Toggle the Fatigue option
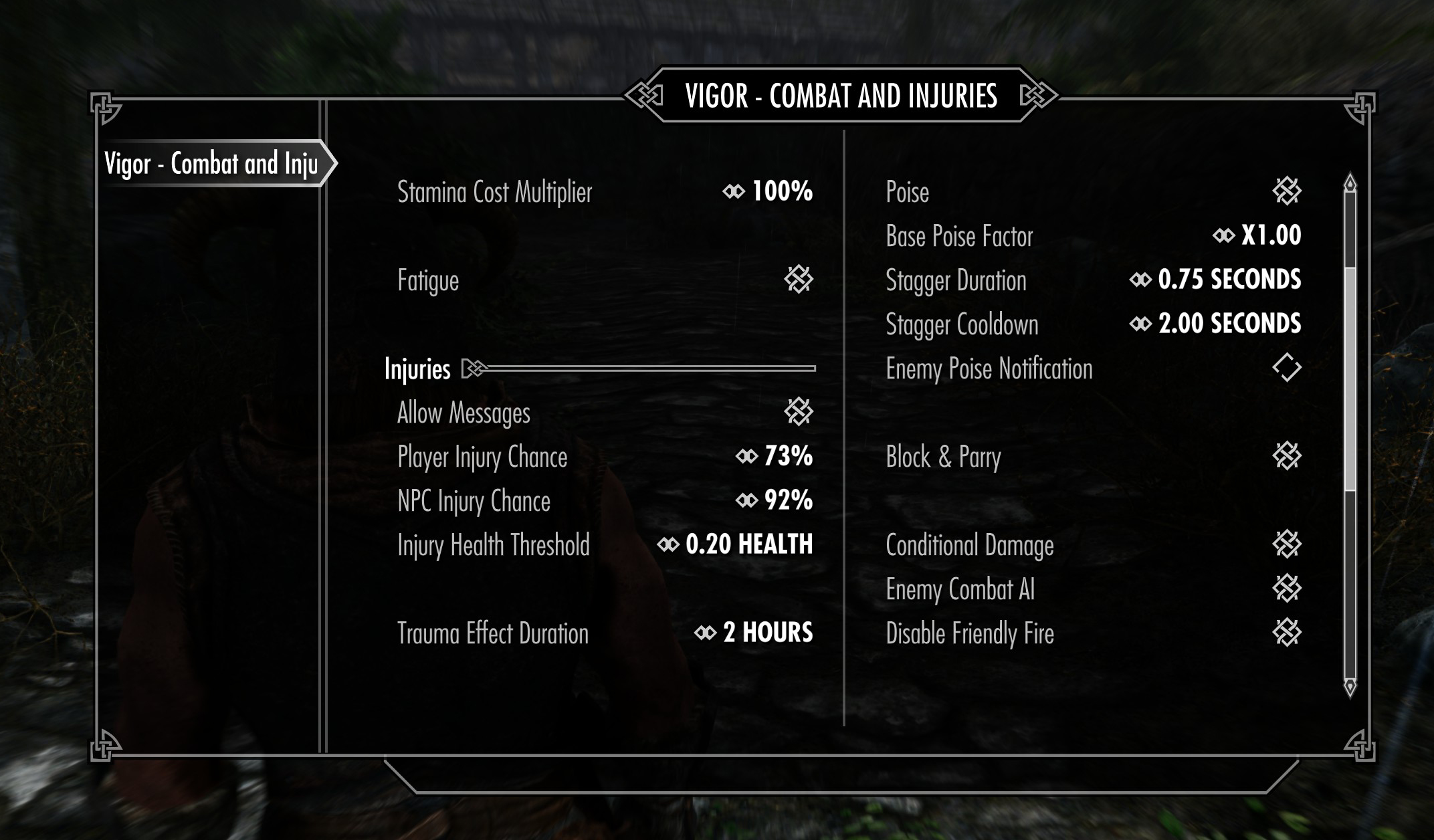 798,280
